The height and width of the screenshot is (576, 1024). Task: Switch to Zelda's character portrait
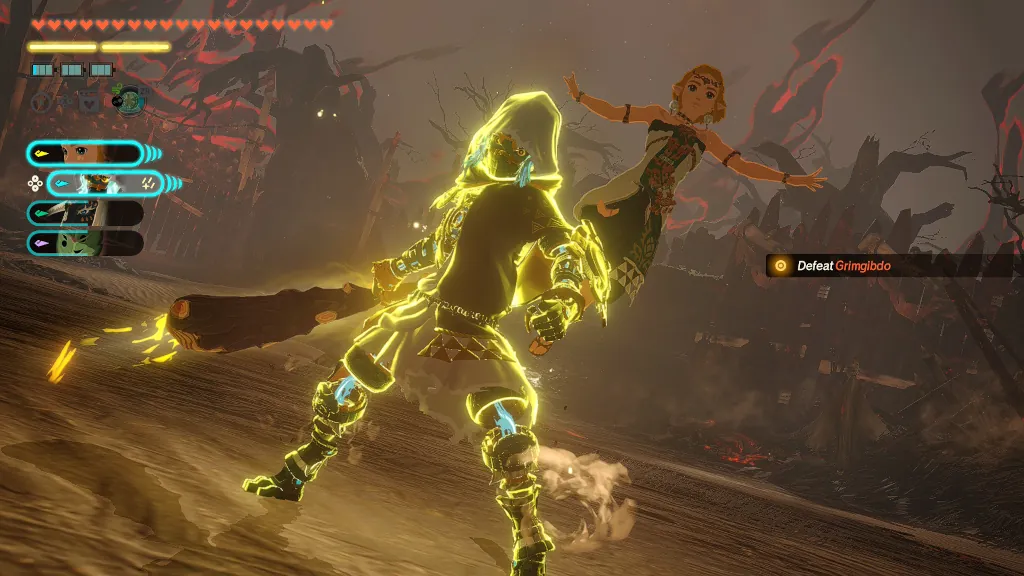click(85, 153)
